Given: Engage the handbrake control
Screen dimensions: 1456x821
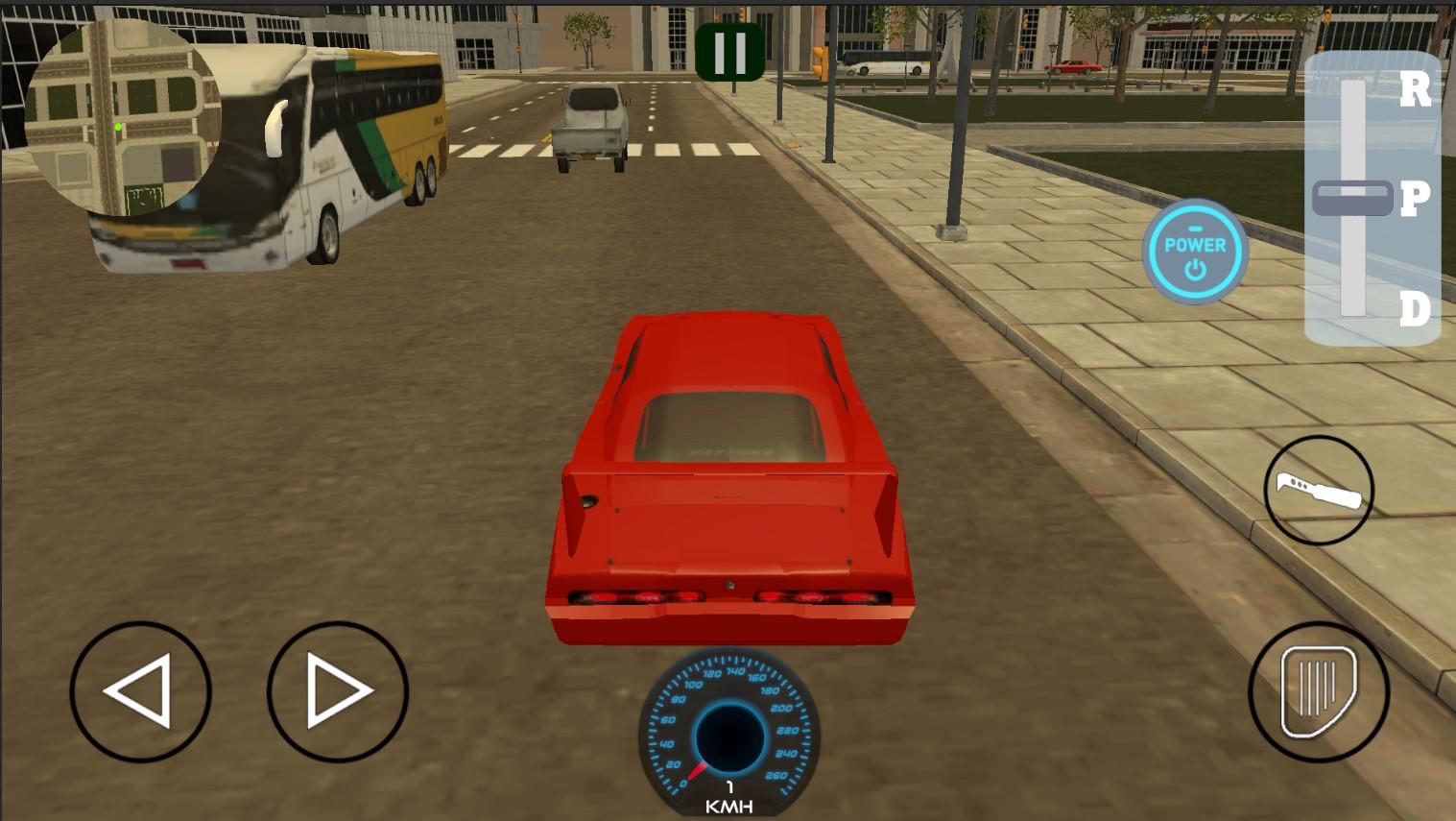Looking at the screenshot, I should (1318, 490).
